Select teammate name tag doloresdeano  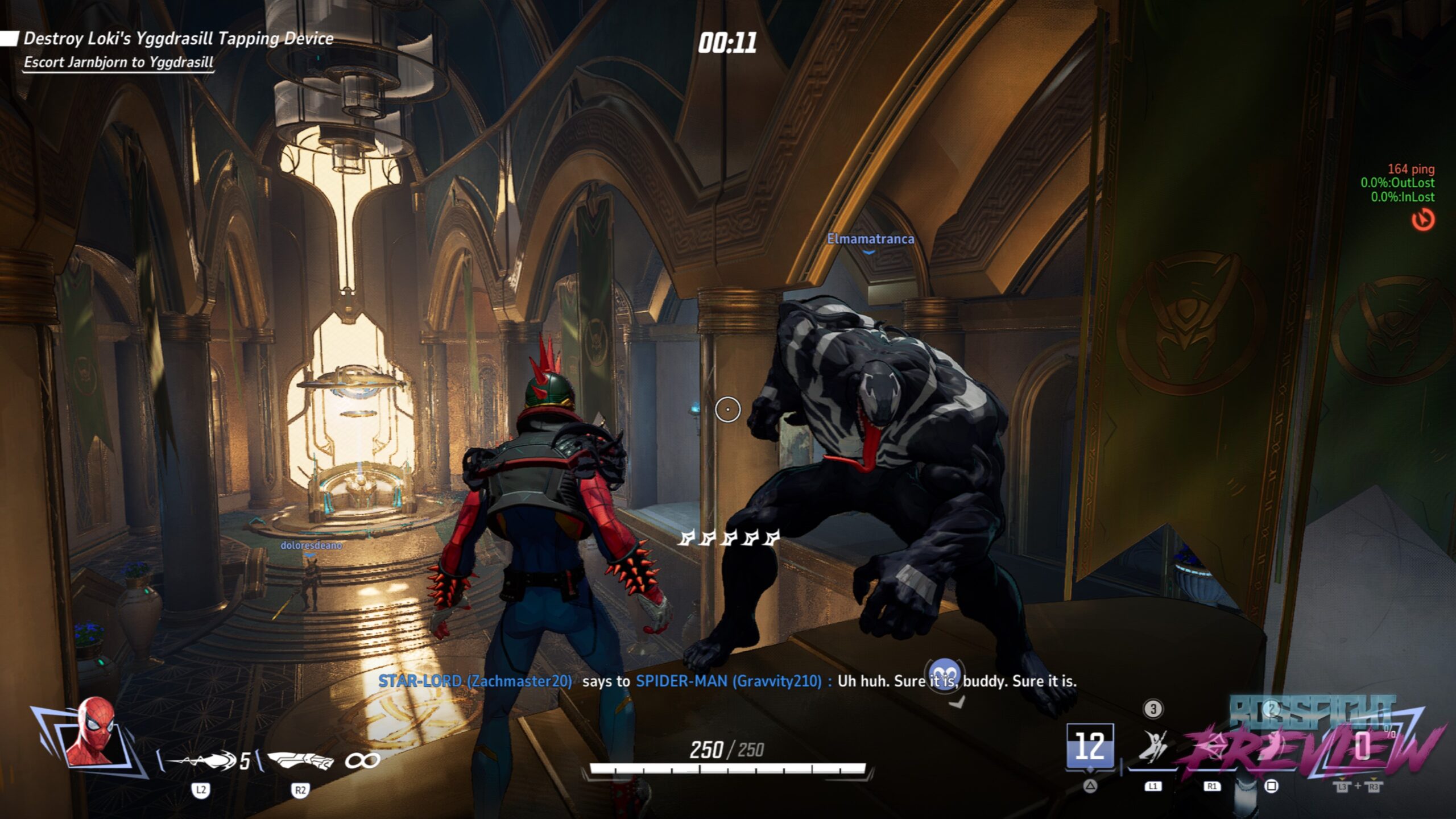[x=311, y=545]
